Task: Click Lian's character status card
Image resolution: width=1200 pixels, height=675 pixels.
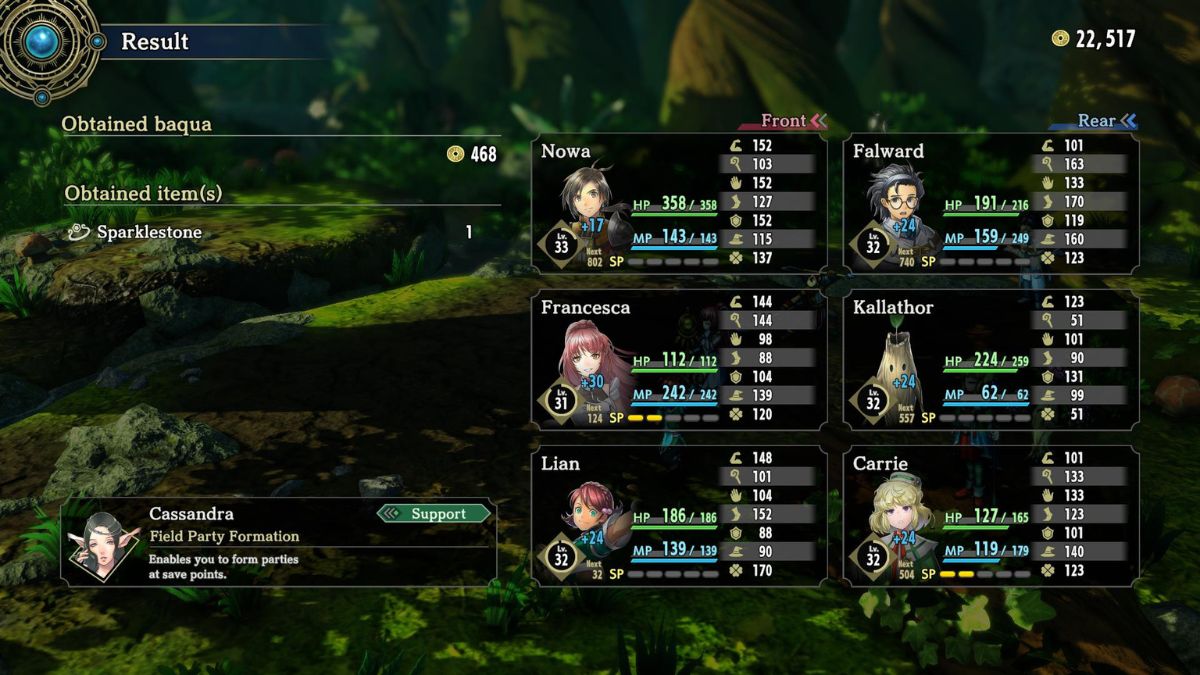Action: pyautogui.click(x=679, y=516)
